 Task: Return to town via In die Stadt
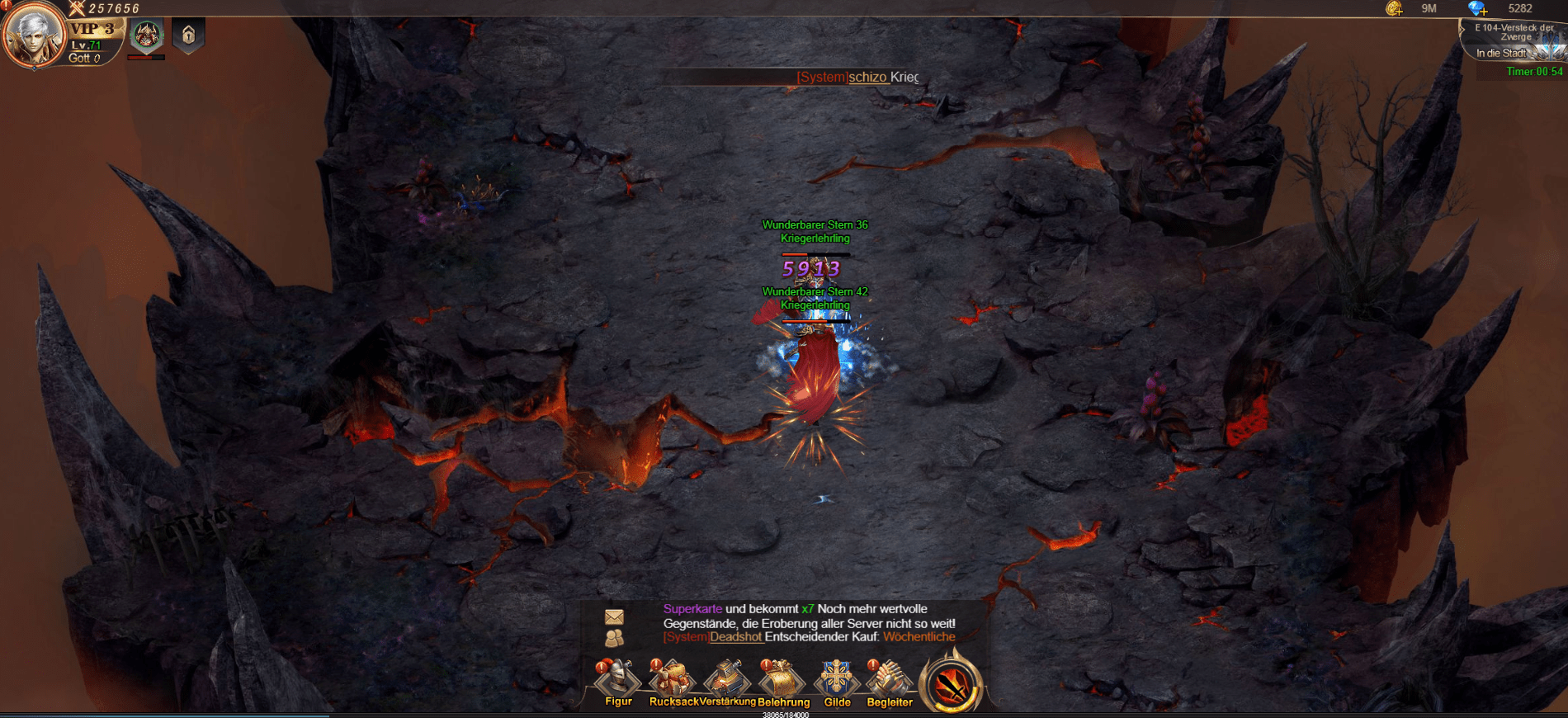[x=1502, y=54]
